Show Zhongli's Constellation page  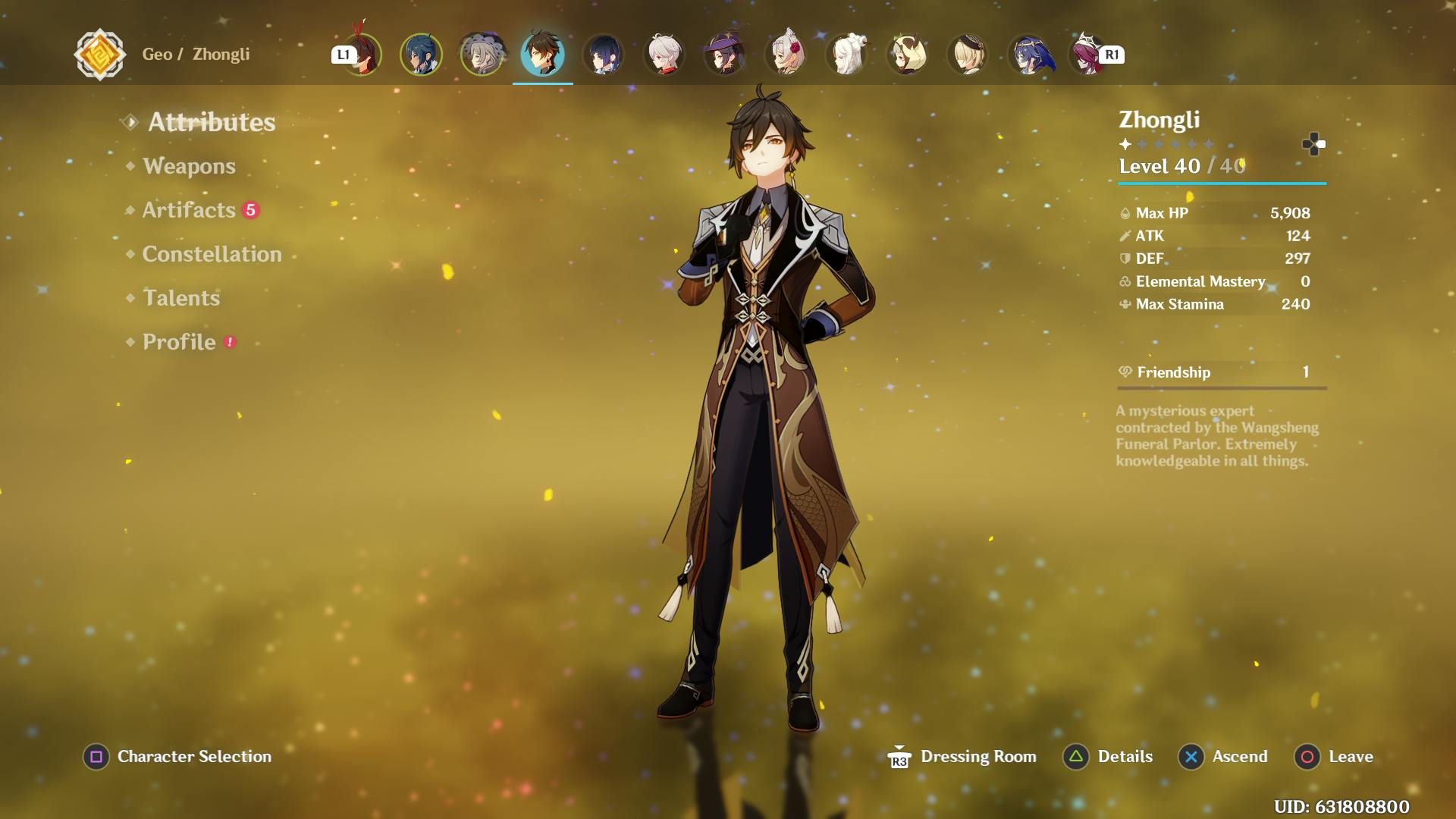pyautogui.click(x=212, y=254)
